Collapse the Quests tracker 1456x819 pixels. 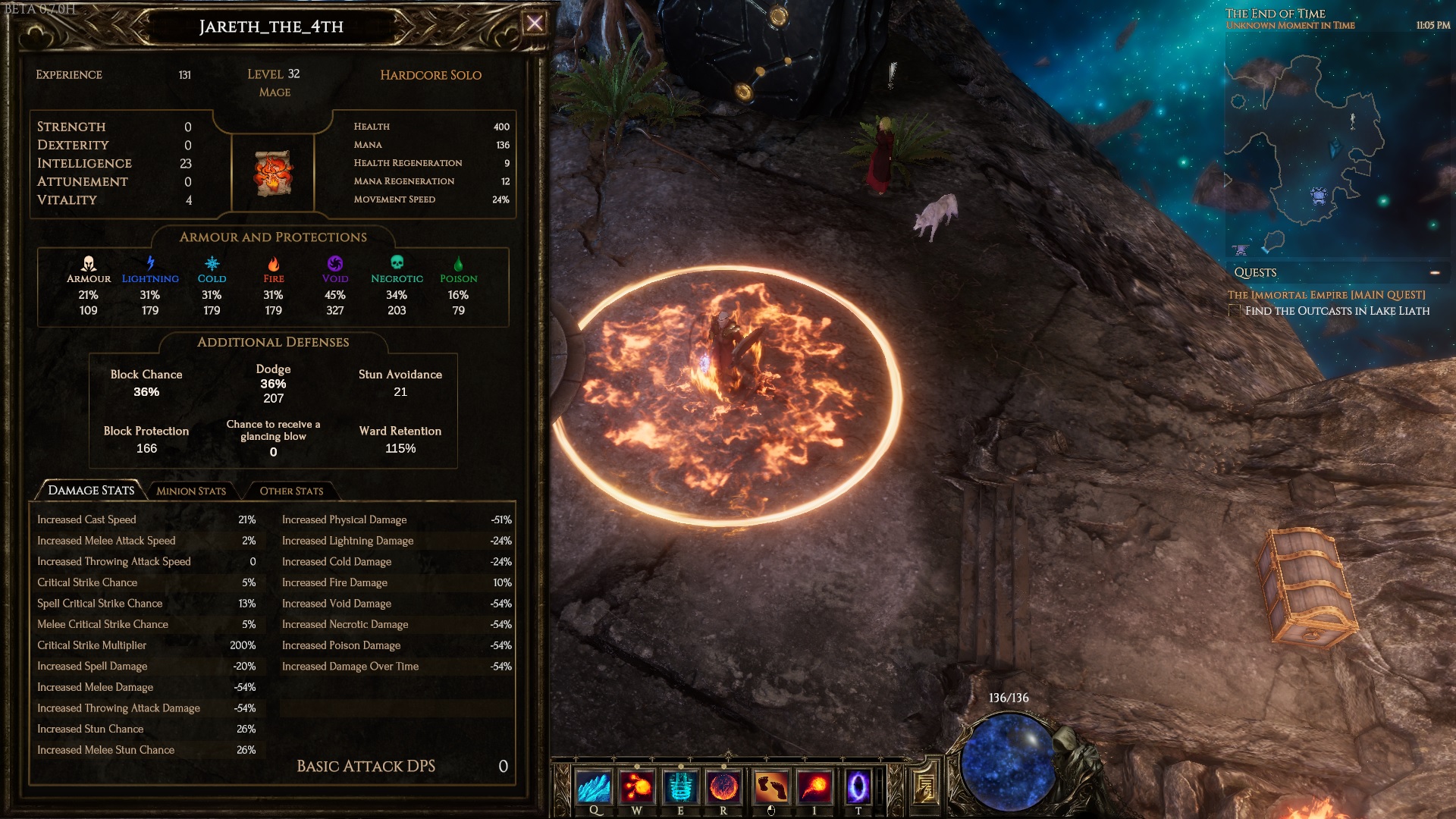[1435, 272]
